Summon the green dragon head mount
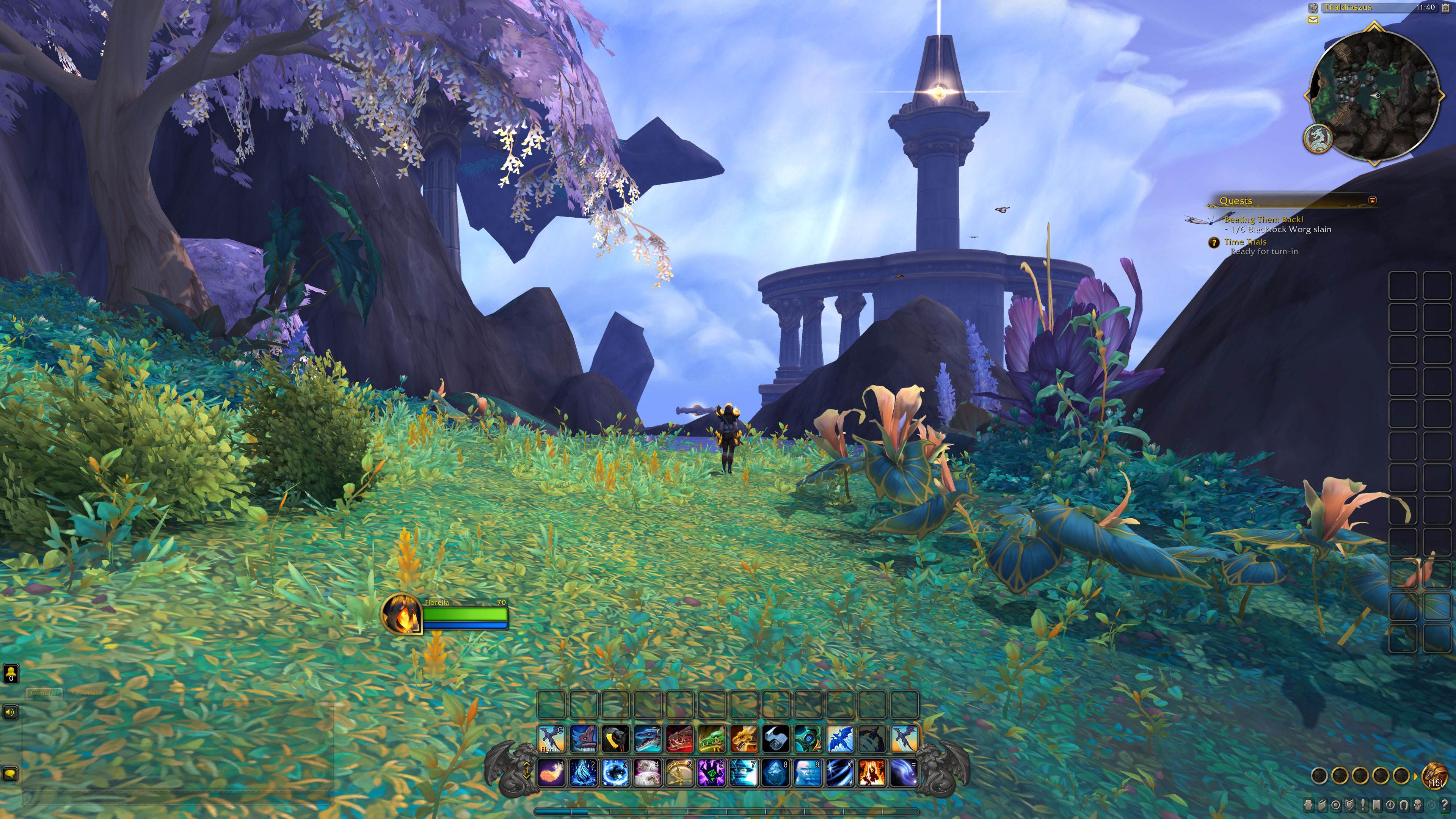 (x=712, y=739)
